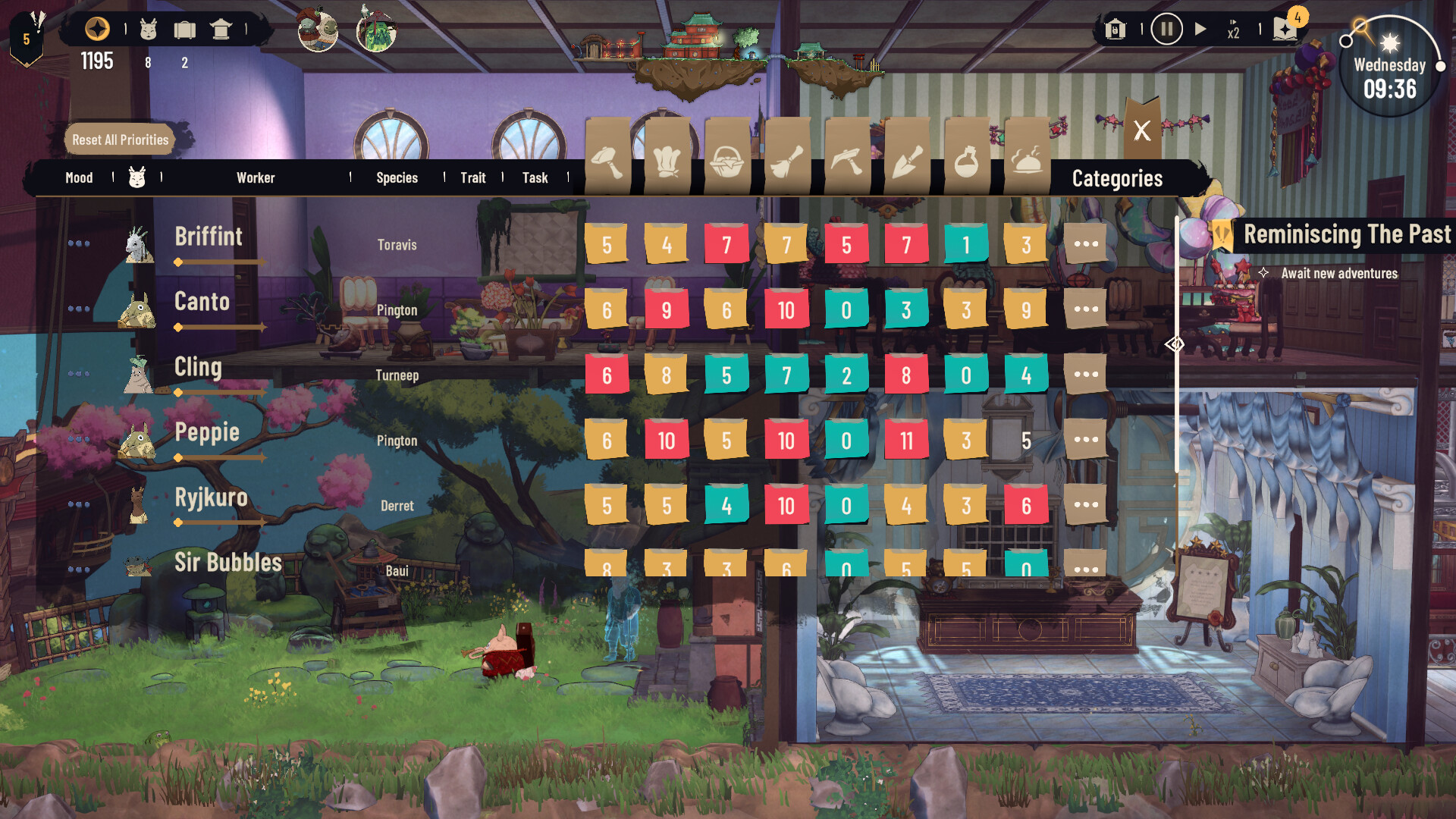The width and height of the screenshot is (1456, 819).
Task: Select the hammer category tab
Action: [607, 161]
